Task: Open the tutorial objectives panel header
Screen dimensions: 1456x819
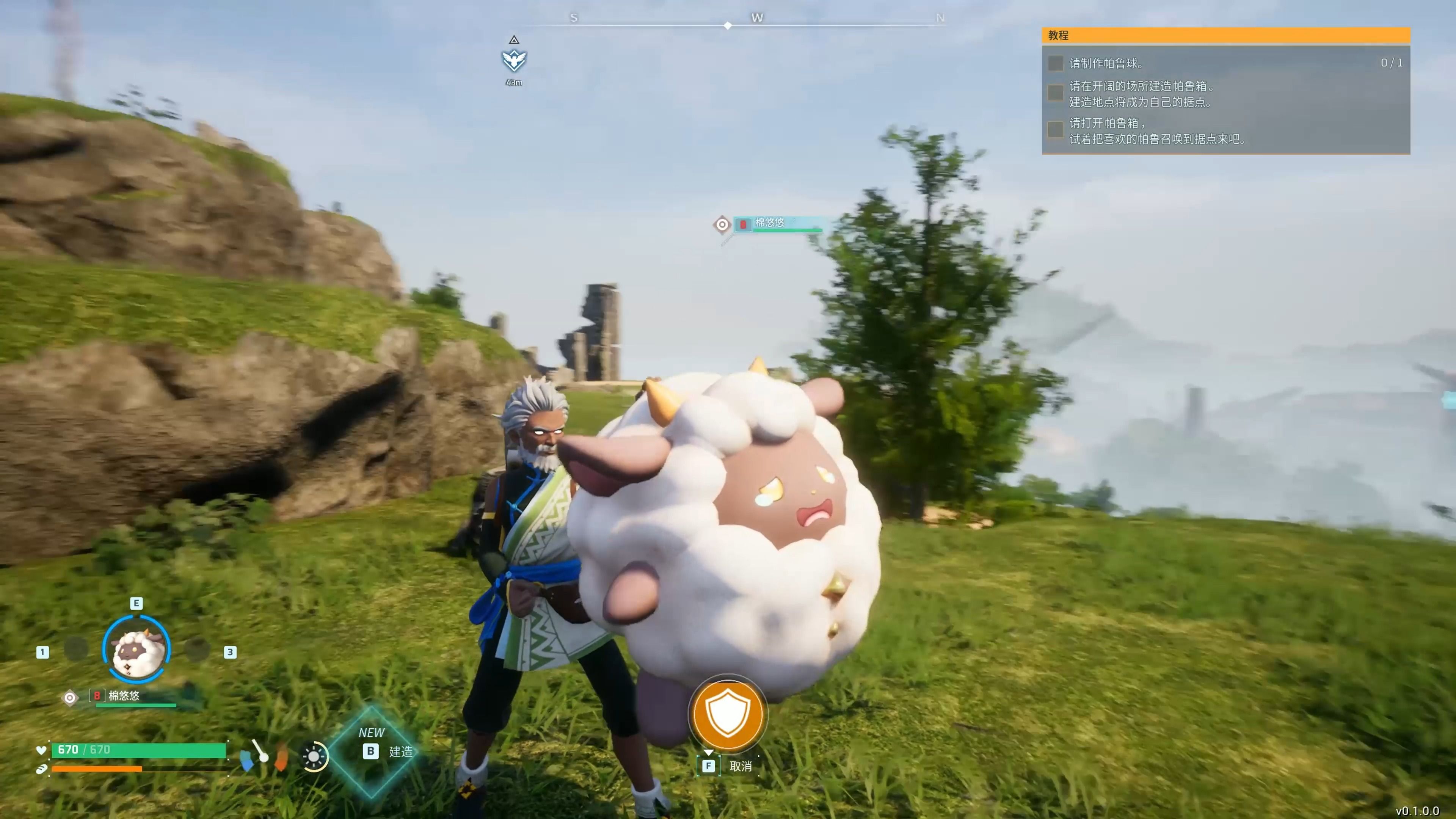Action: (1225, 35)
